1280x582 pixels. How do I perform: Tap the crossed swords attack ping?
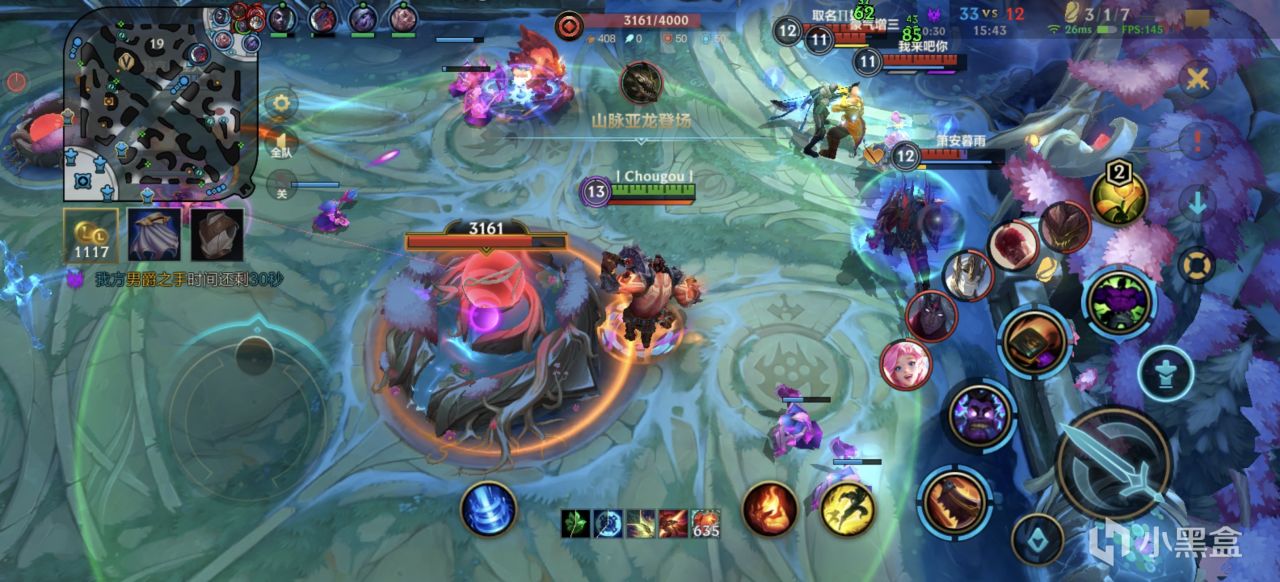[1197, 78]
